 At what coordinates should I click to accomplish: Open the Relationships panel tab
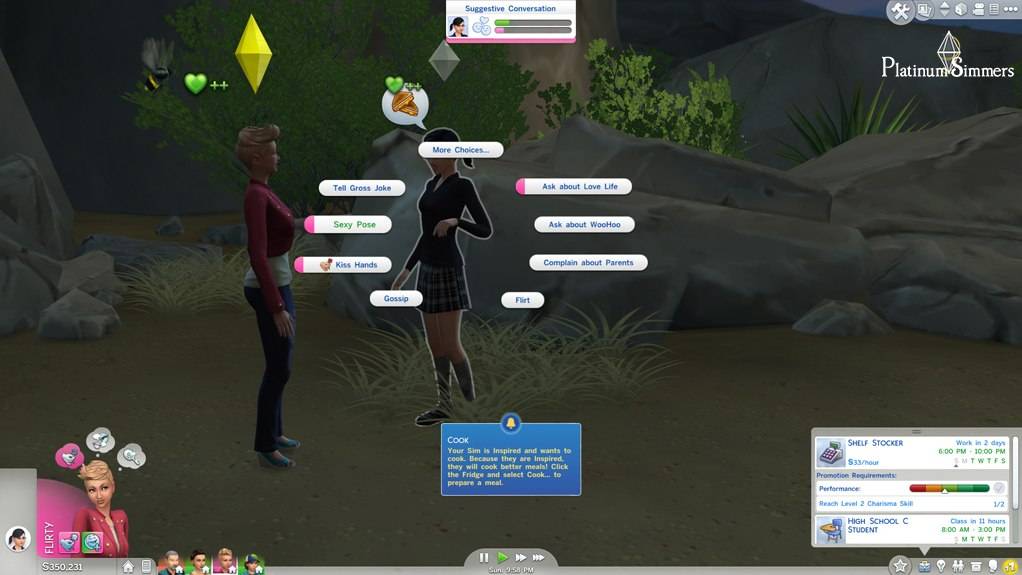click(959, 566)
